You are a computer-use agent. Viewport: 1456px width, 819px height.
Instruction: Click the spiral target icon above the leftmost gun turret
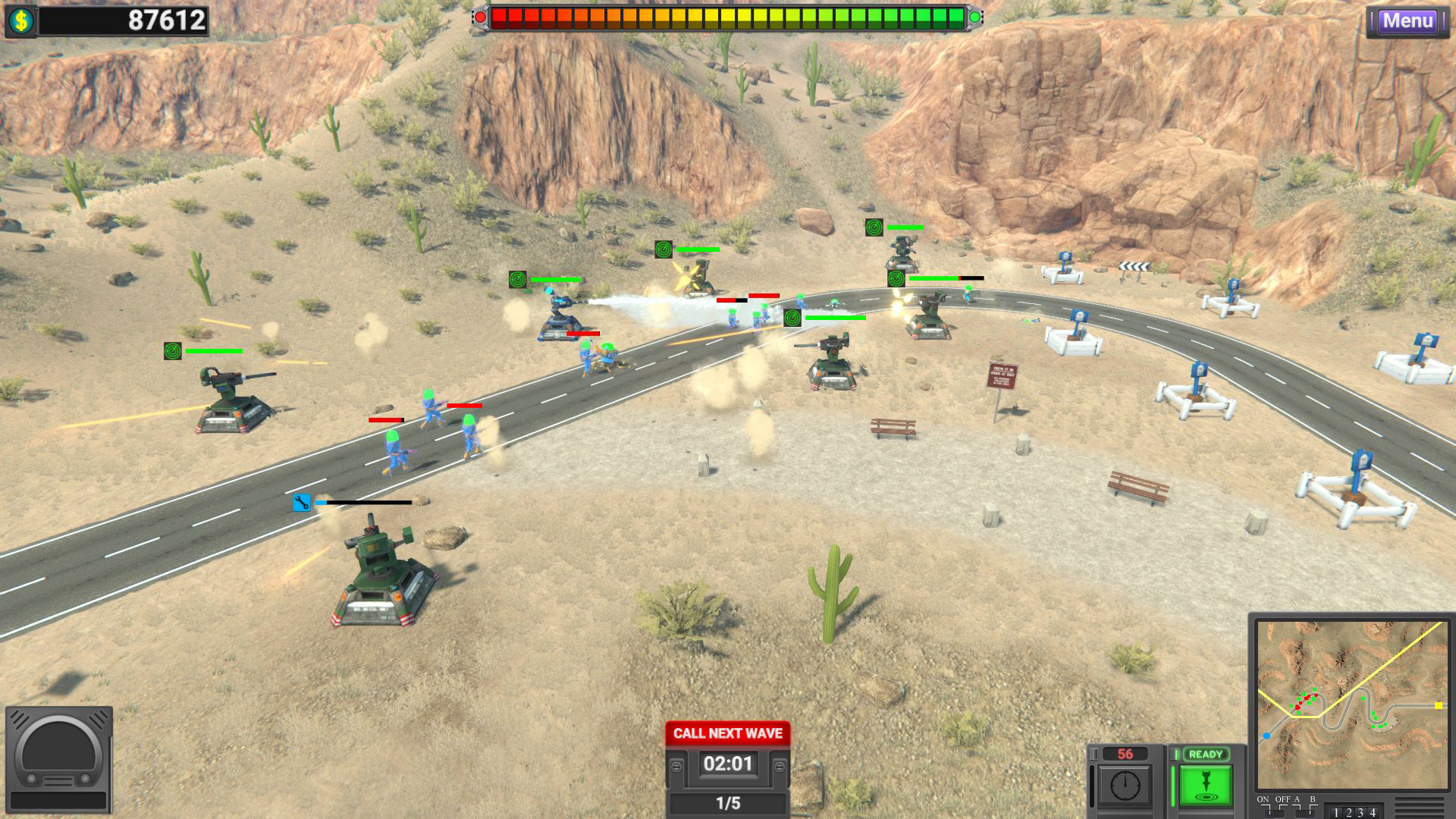click(x=173, y=351)
